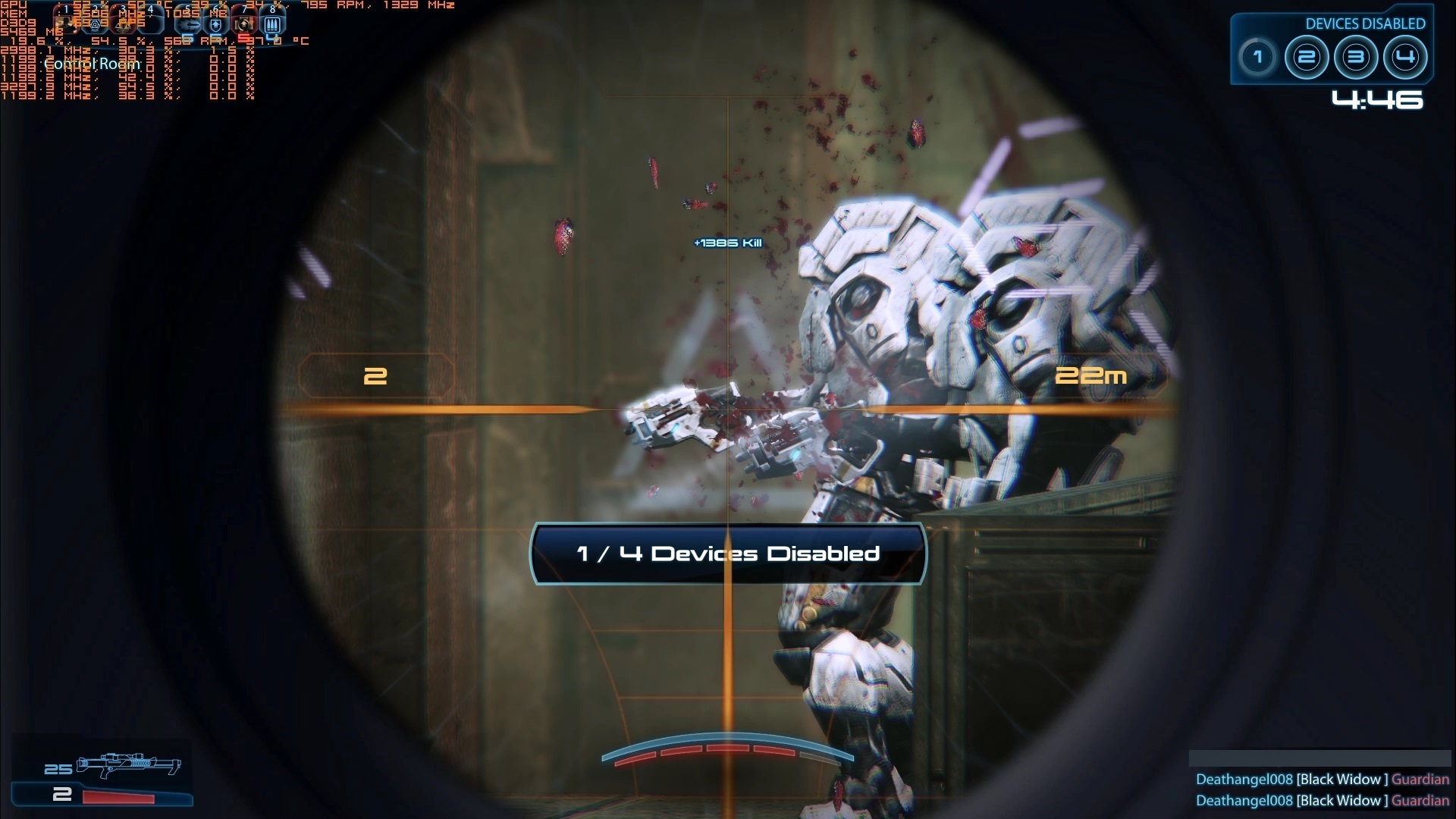Screen dimensions: 1456x819
Task: Click Deathangel008 in the top kill feed line
Action: (1244, 779)
